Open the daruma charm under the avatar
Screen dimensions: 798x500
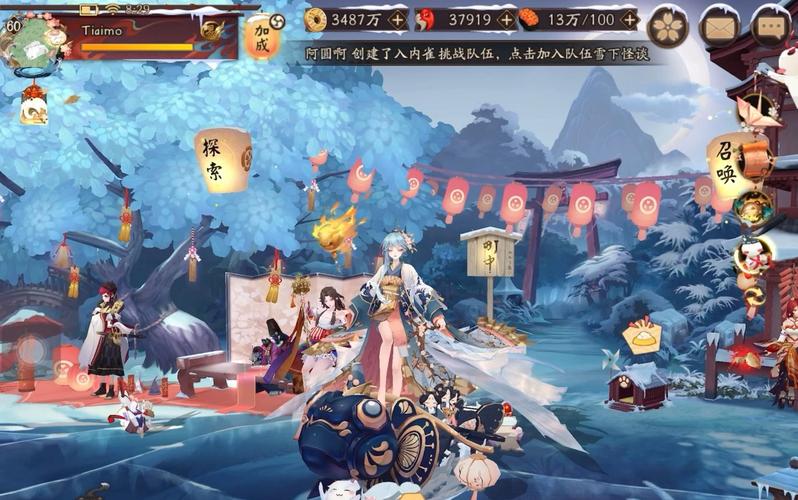[33, 106]
